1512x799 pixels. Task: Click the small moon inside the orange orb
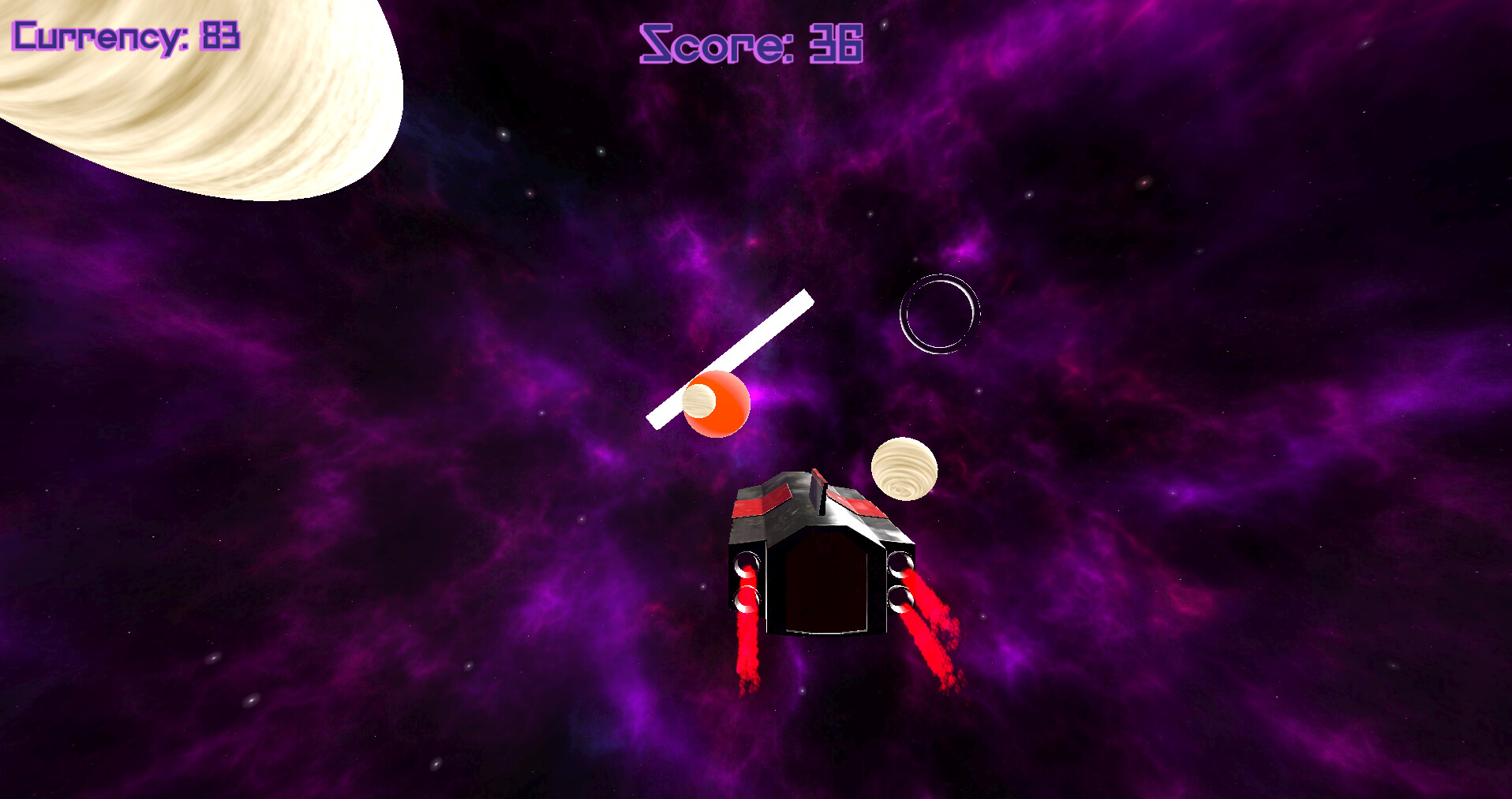tap(698, 402)
